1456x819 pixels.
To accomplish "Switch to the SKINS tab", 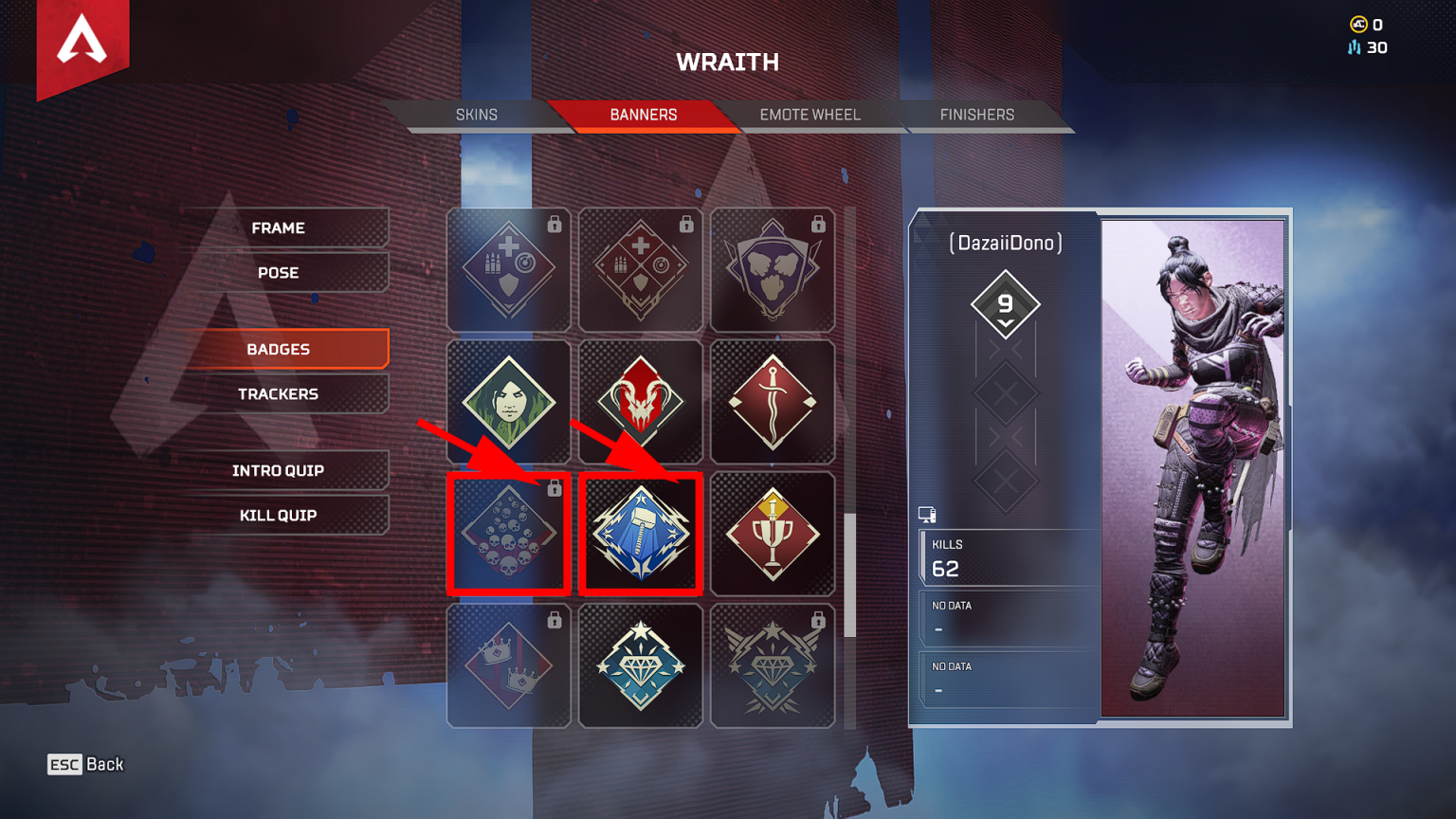I will (x=479, y=114).
